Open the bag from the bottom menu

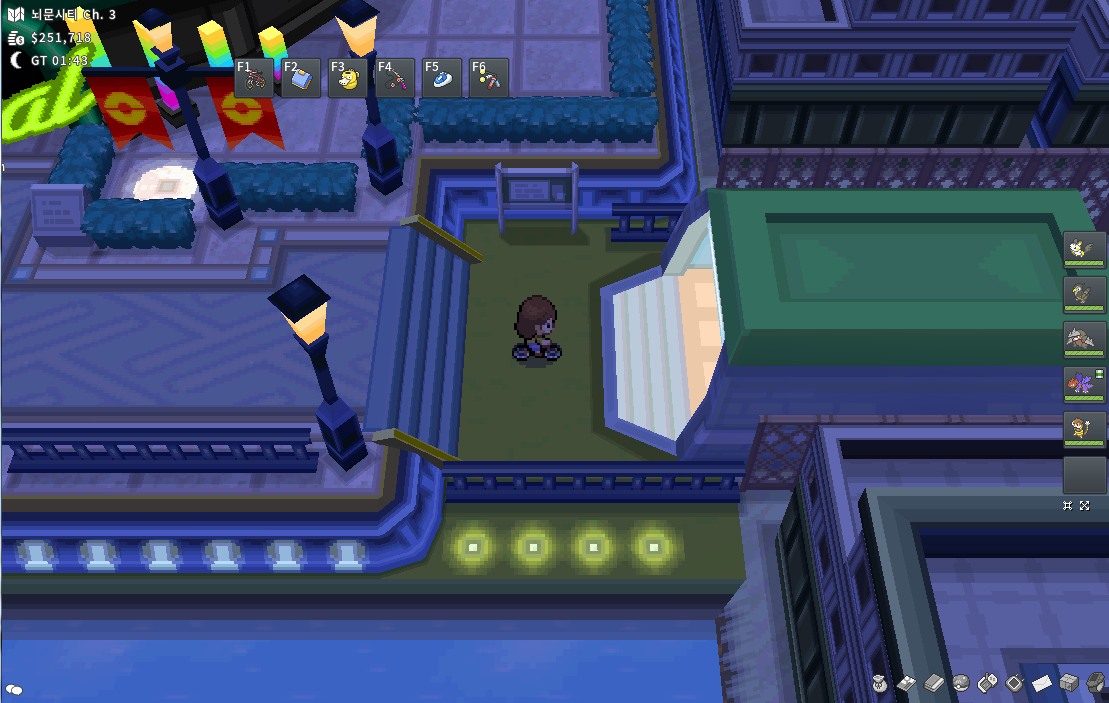click(x=879, y=683)
